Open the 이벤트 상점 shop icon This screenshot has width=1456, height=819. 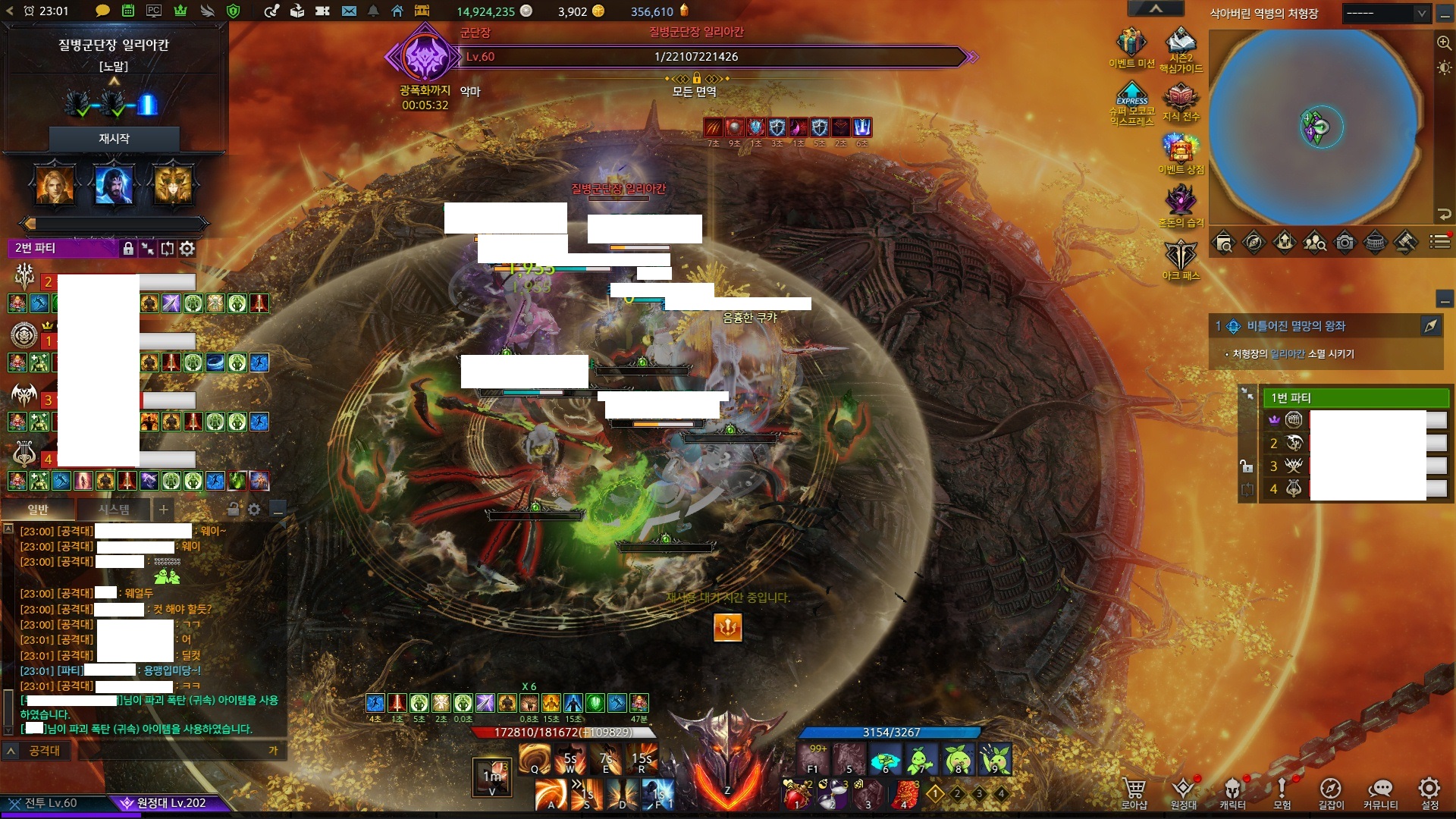[1180, 150]
